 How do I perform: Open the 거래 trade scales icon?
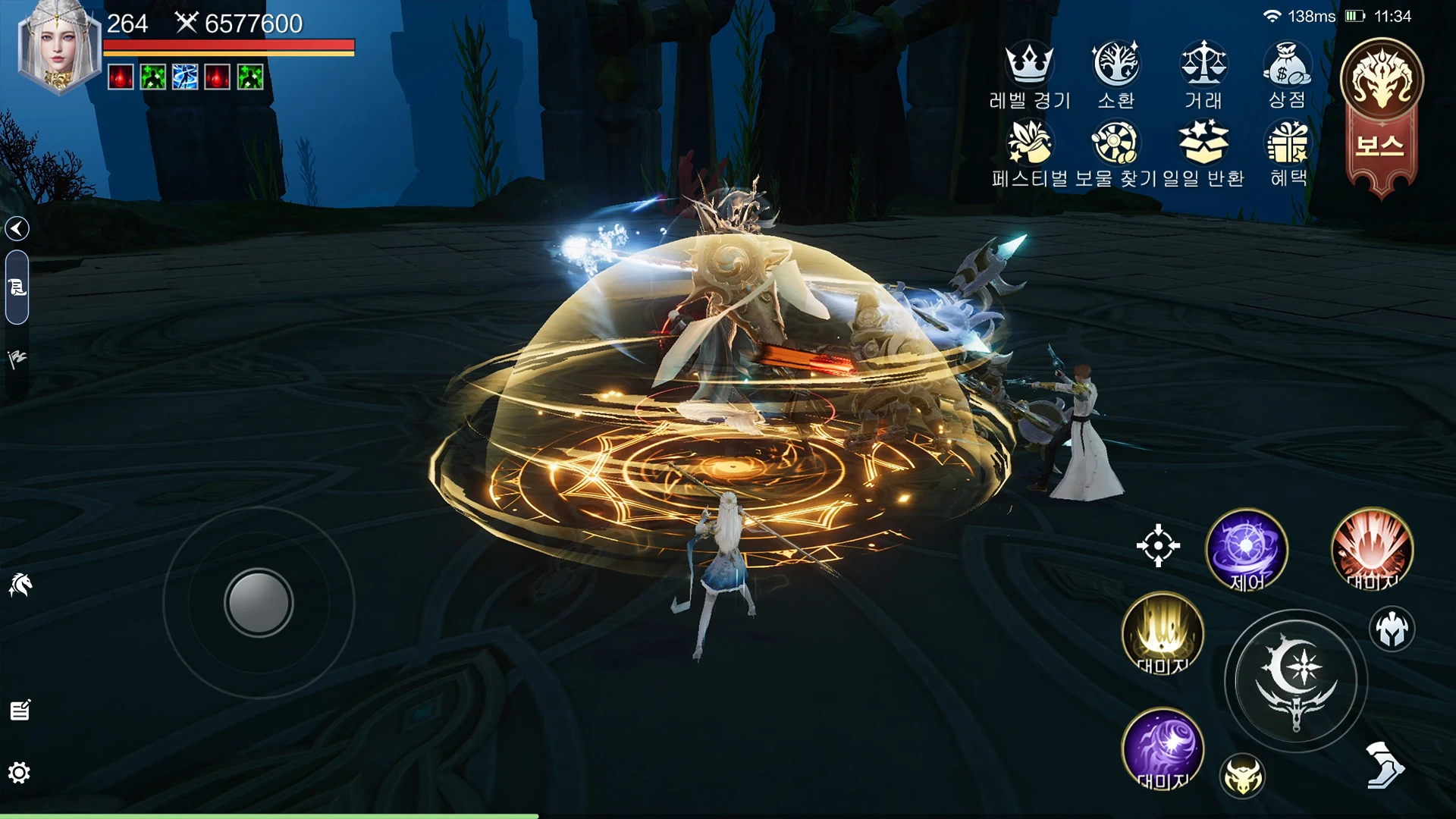tap(1203, 64)
